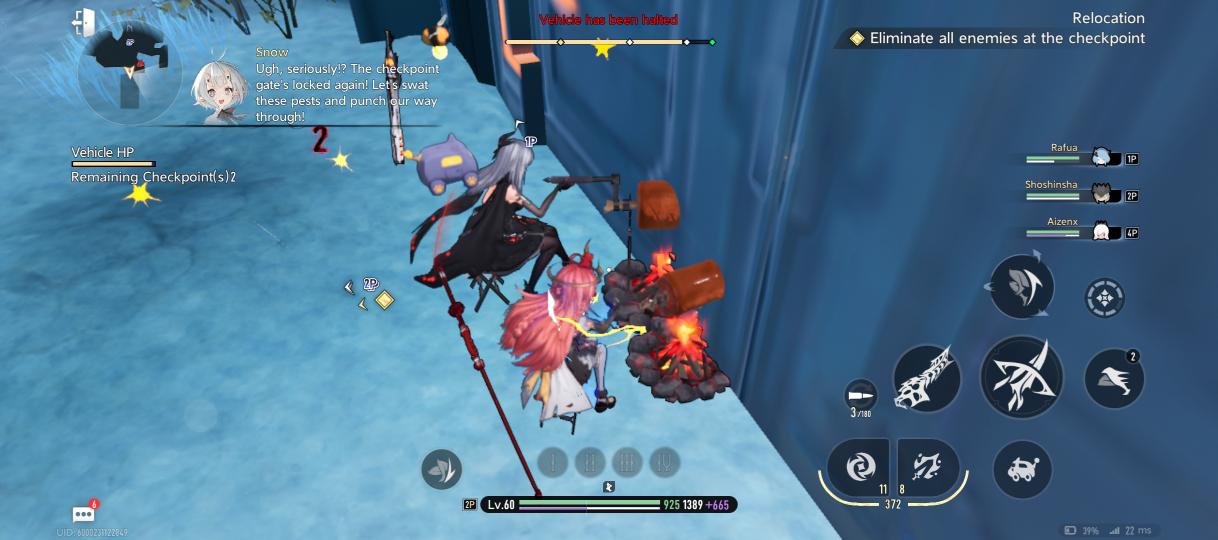The image size is (1218, 540).
Task: Choose the Roman numeral I slot
Action: point(553,462)
